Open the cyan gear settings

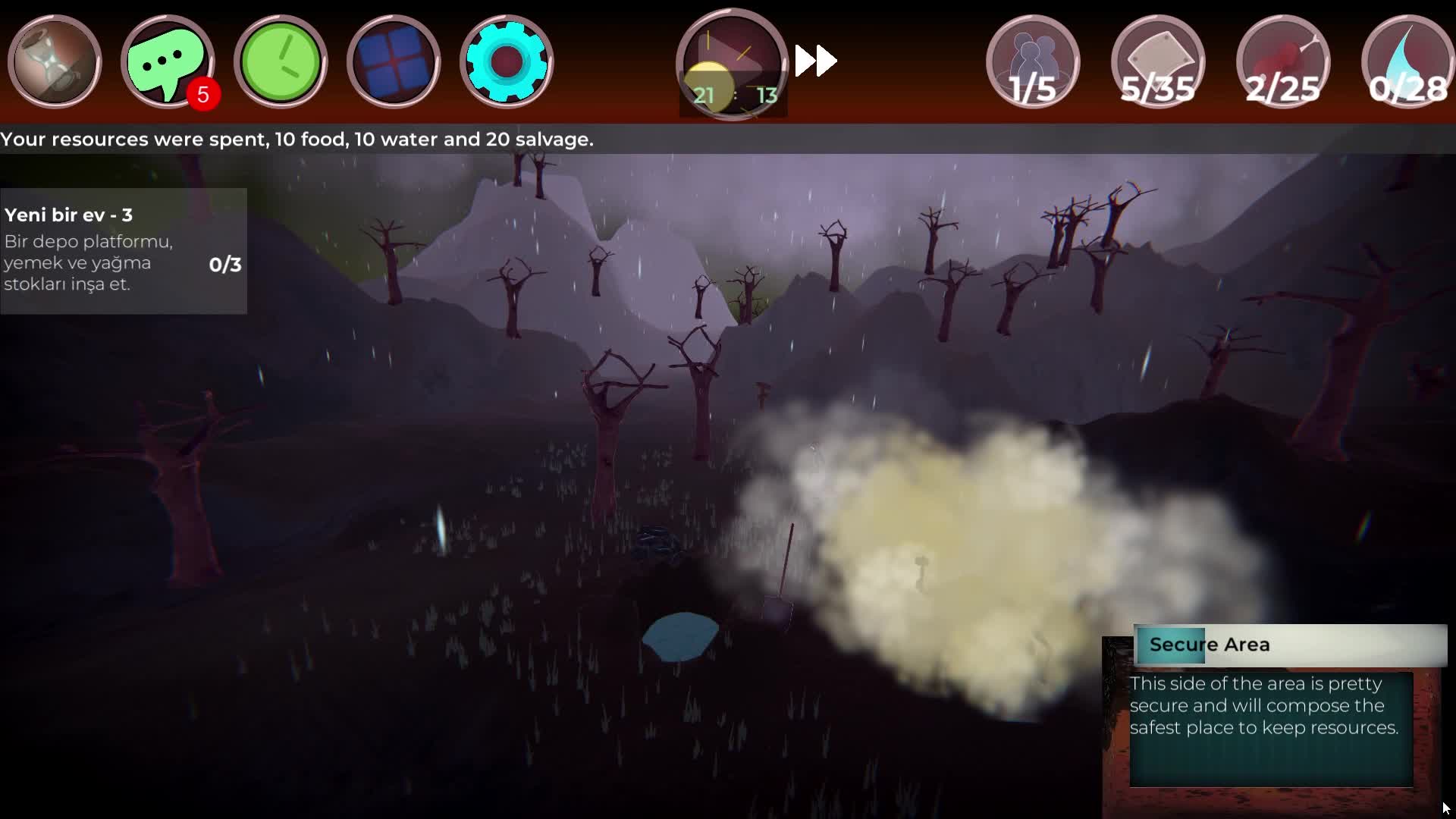coord(506,62)
